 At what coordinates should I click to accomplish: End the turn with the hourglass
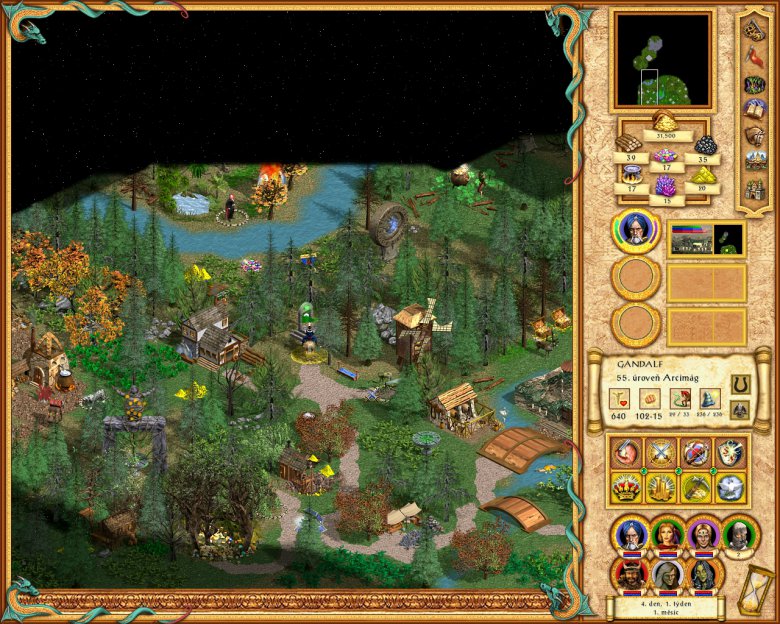click(758, 590)
